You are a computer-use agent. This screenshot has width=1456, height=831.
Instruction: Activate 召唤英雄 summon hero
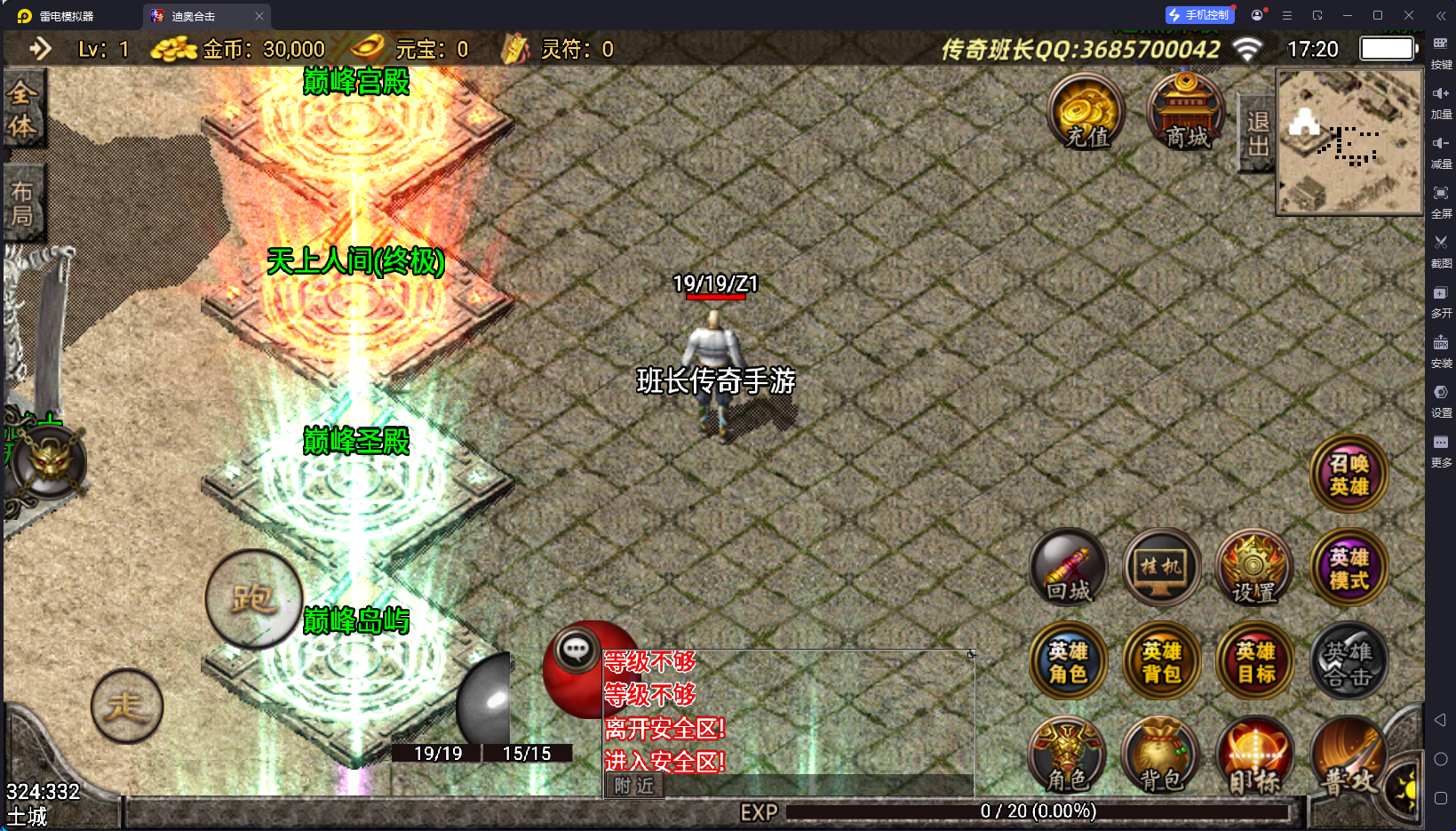click(1349, 474)
